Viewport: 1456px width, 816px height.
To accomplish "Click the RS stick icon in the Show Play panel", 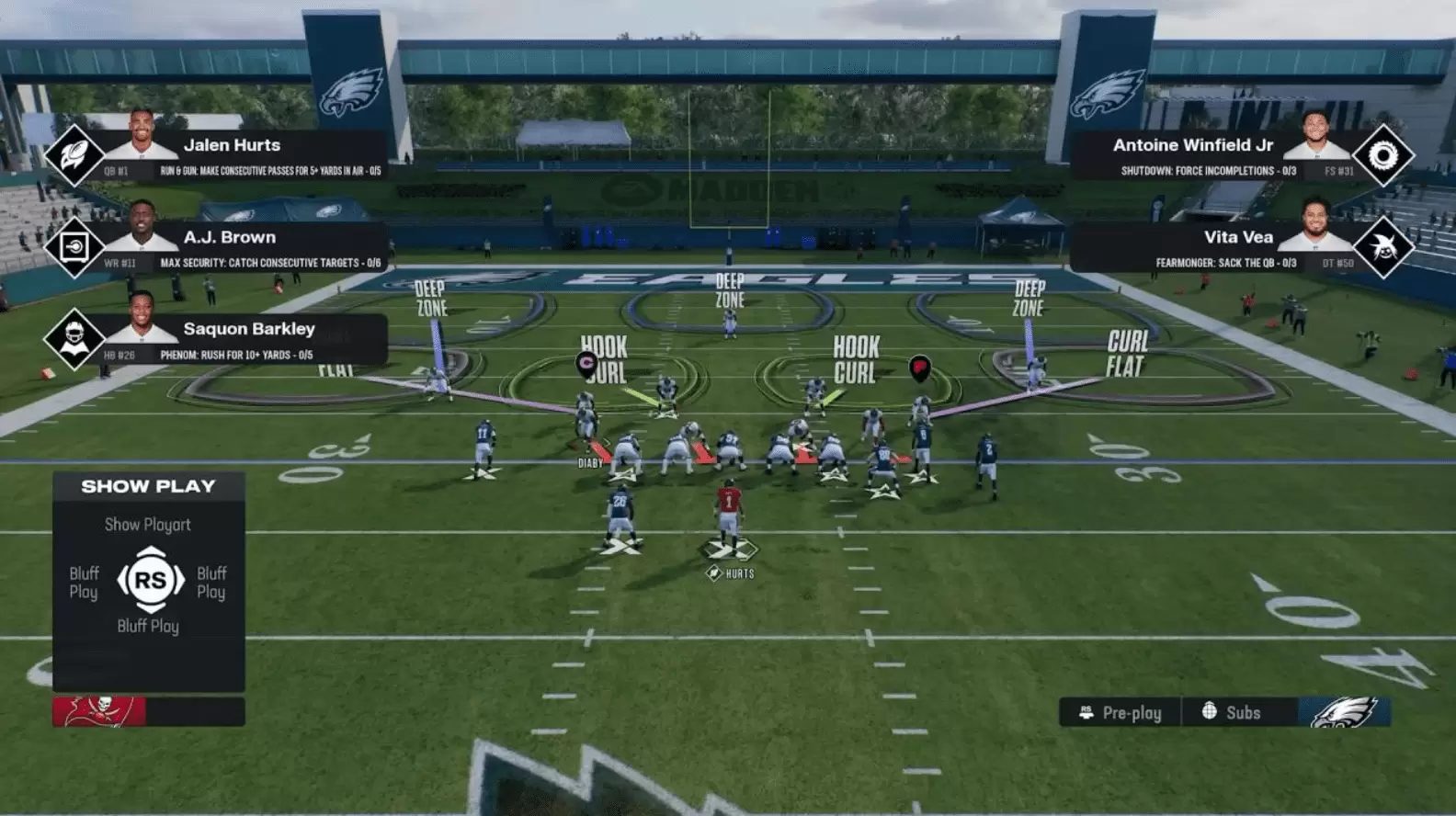I will point(150,581).
